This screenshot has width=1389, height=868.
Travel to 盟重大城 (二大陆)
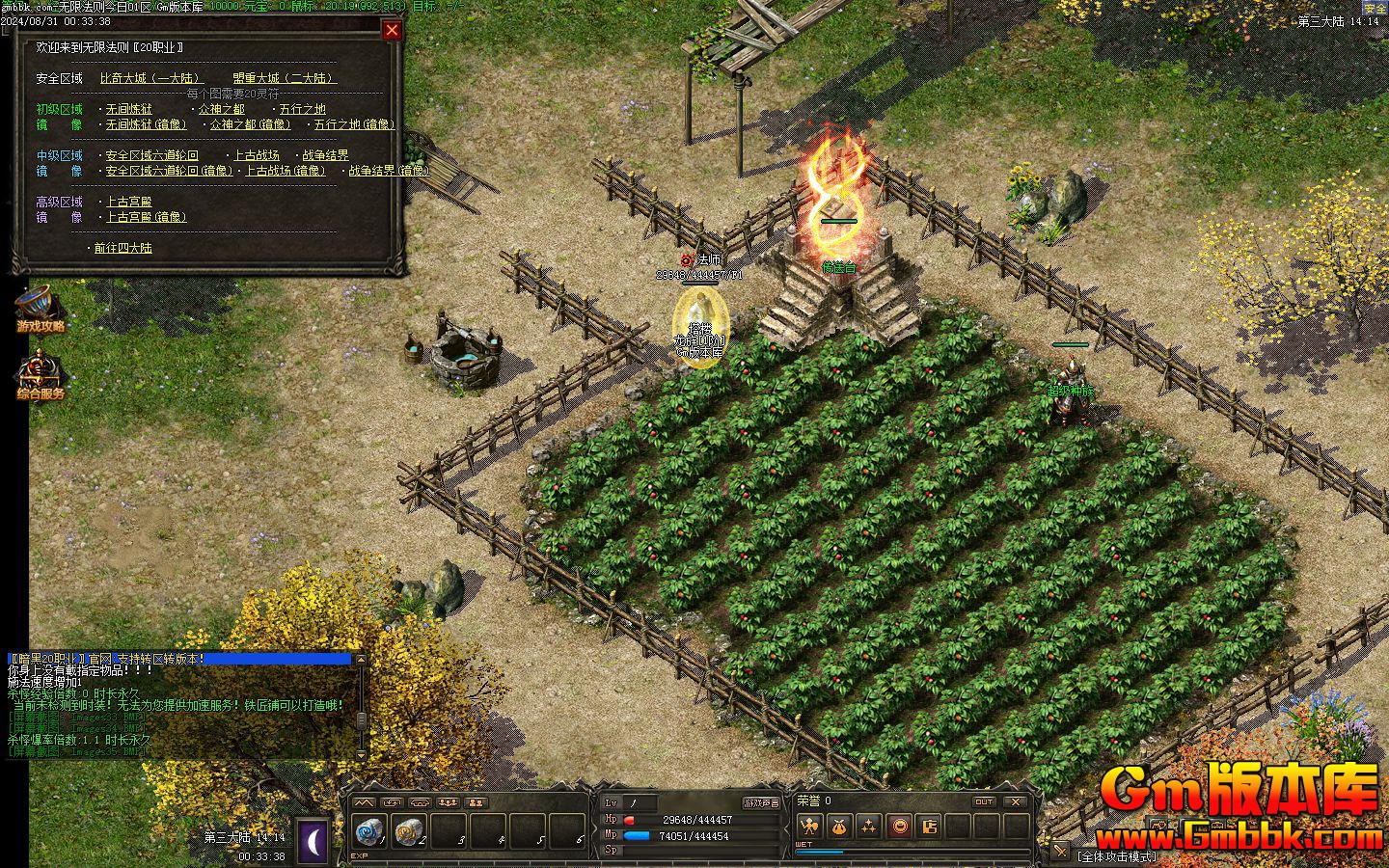coord(284,78)
